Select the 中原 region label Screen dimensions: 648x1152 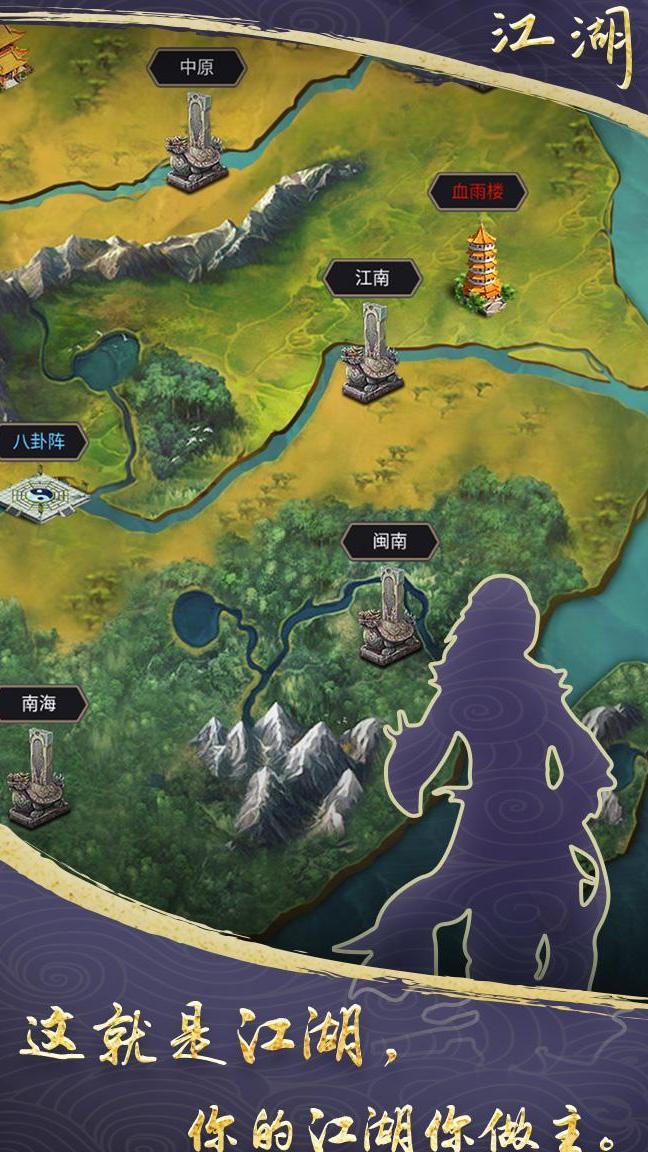tap(196, 68)
